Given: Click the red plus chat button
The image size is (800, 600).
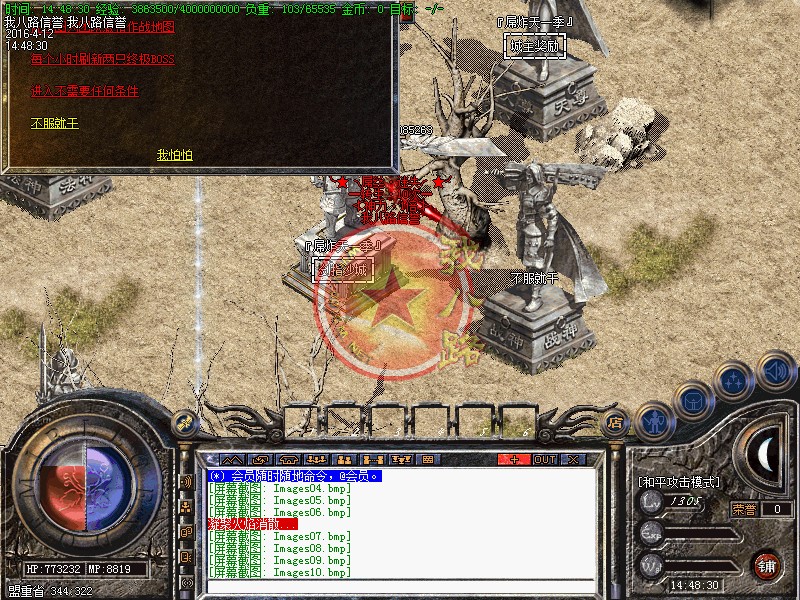Looking at the screenshot, I should (x=514, y=460).
